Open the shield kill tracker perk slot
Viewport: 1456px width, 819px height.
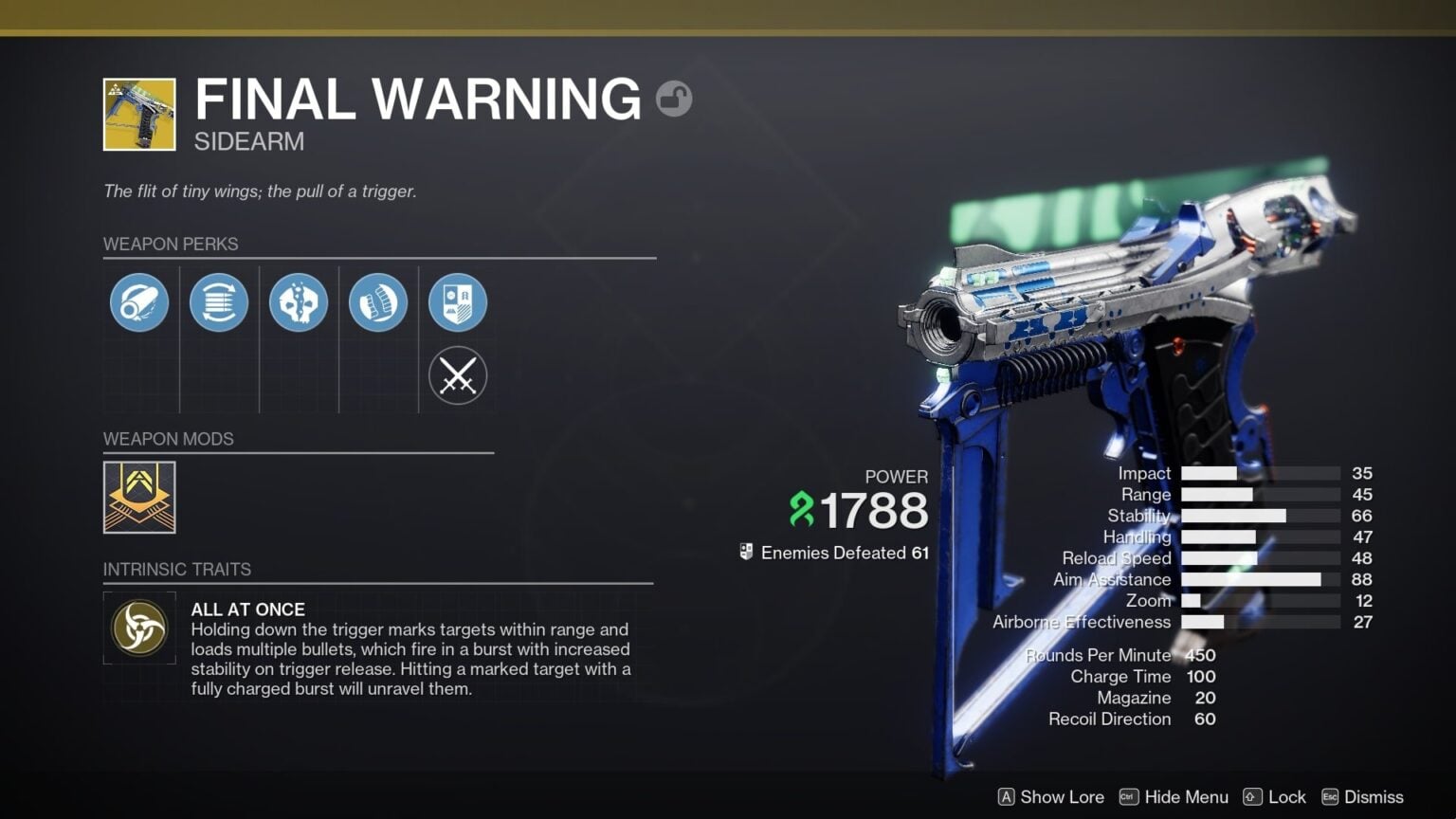pos(458,301)
